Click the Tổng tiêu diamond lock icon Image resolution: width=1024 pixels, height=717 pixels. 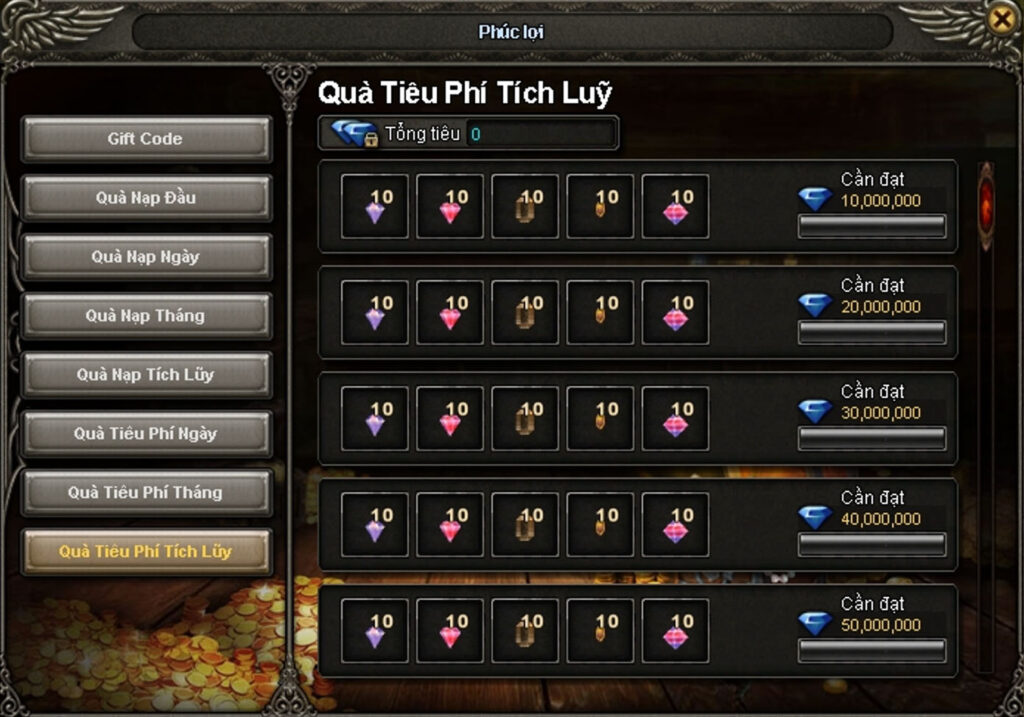353,134
